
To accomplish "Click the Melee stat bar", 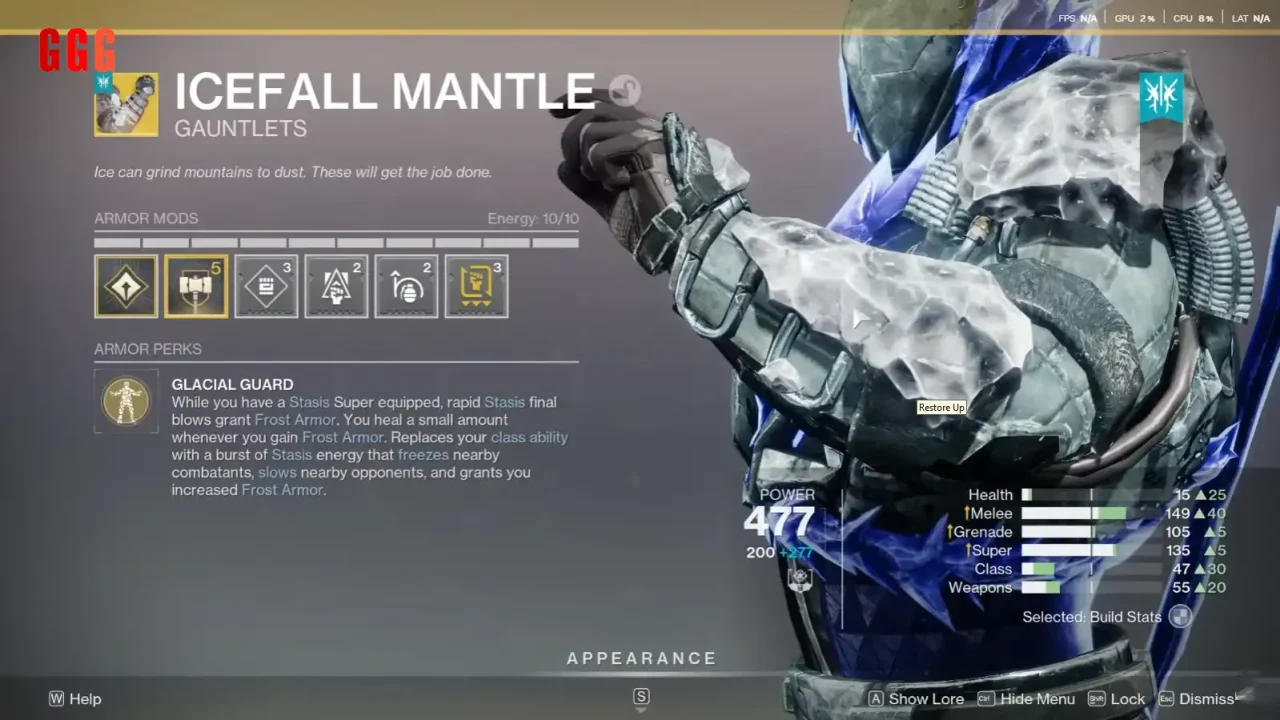I will click(1074, 513).
